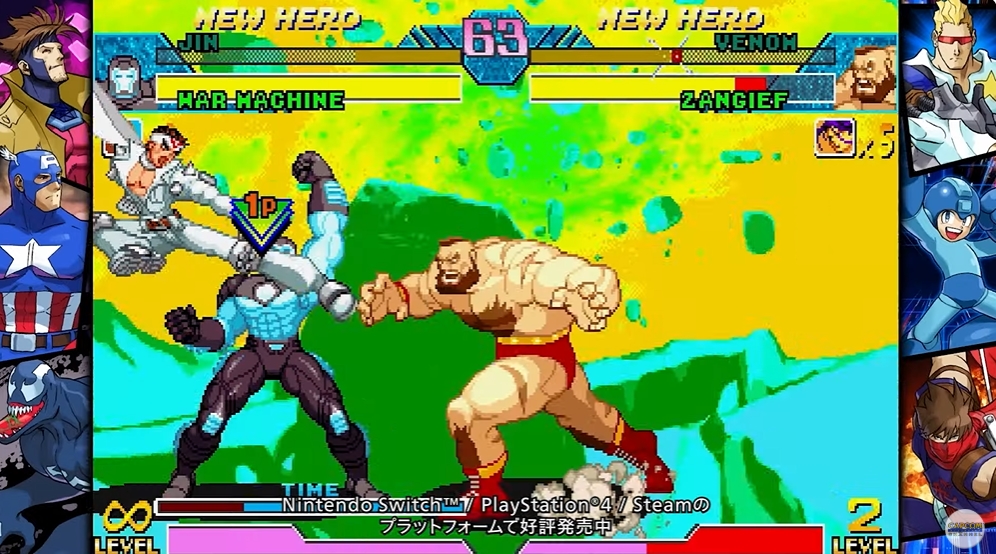Select the assist partner icon showing x5
This screenshot has width=996, height=554.
point(834,138)
